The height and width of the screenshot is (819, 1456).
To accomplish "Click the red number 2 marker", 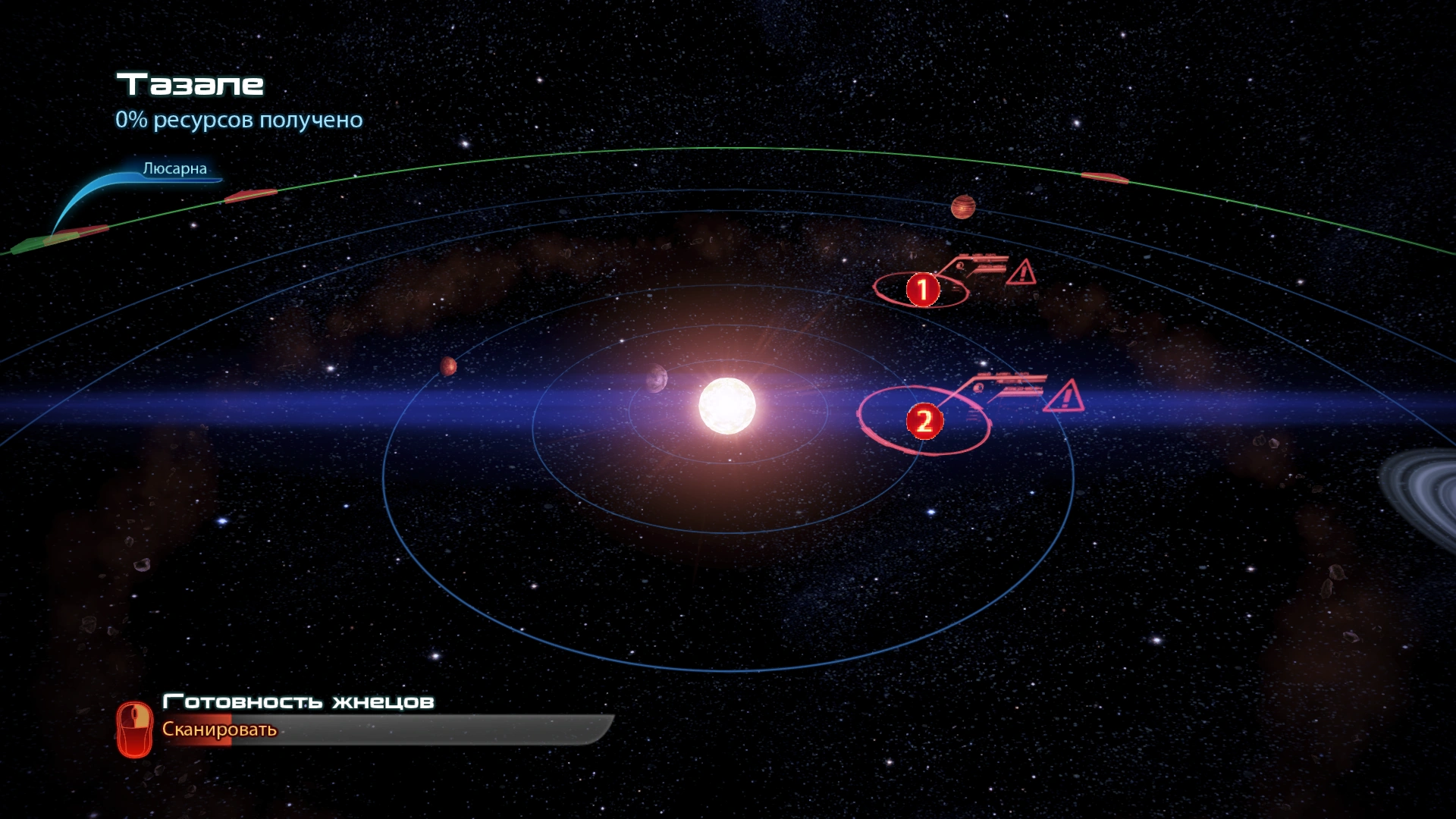I will [x=924, y=422].
